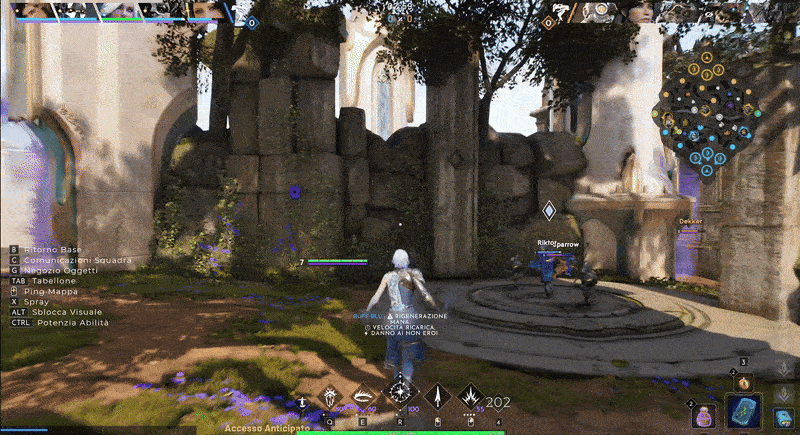800x435 pixels.
Task: Select the spear basic attack icon
Action: (x=438, y=397)
